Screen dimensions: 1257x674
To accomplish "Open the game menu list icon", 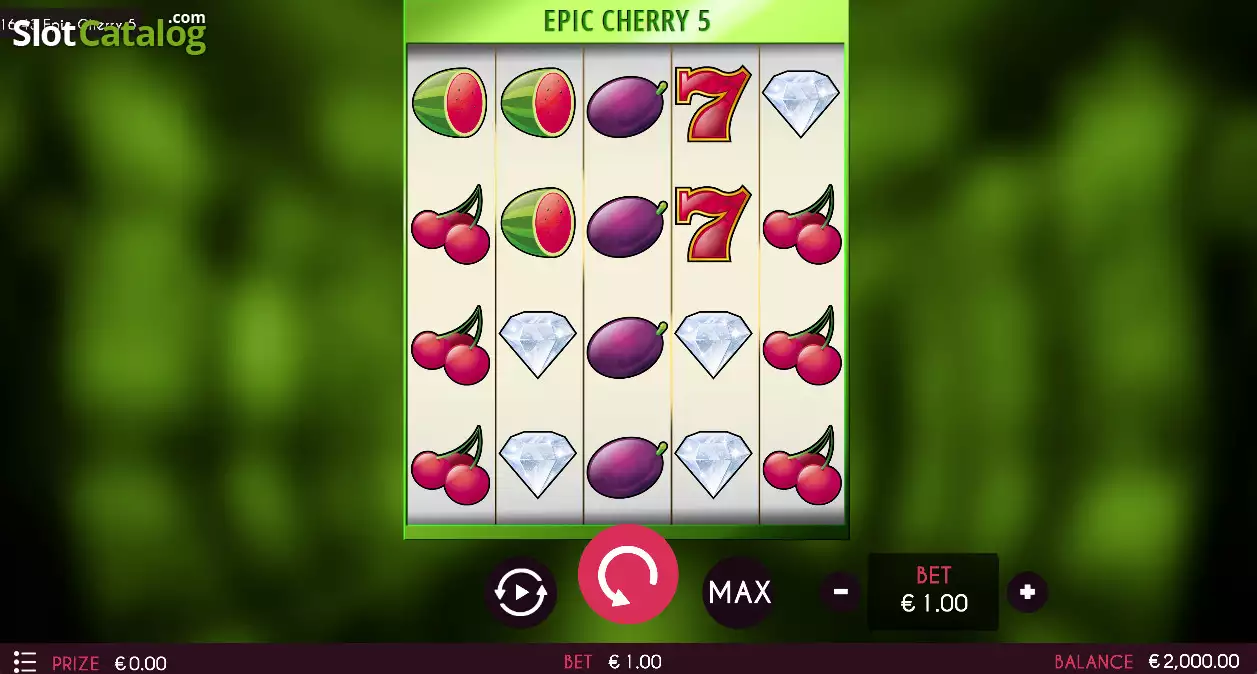I will [25, 662].
